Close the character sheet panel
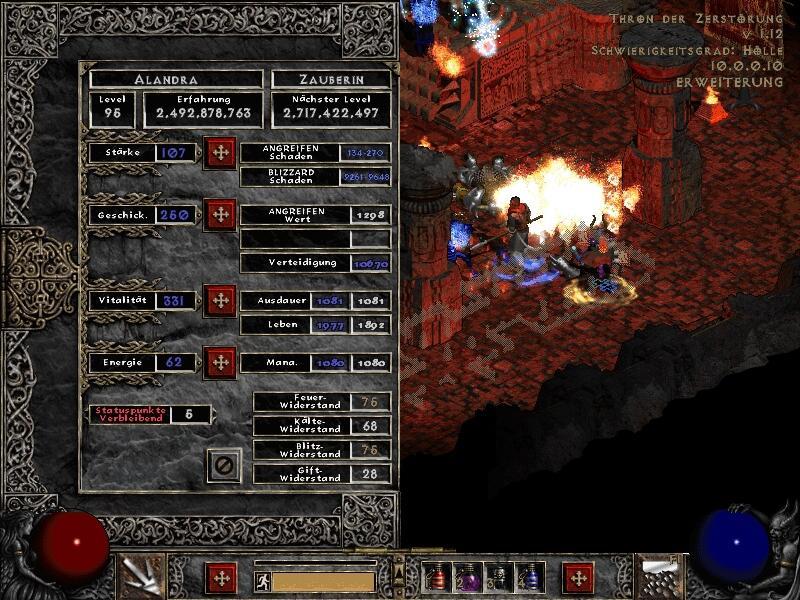Screen dimensions: 800x600 pos(224,465)
